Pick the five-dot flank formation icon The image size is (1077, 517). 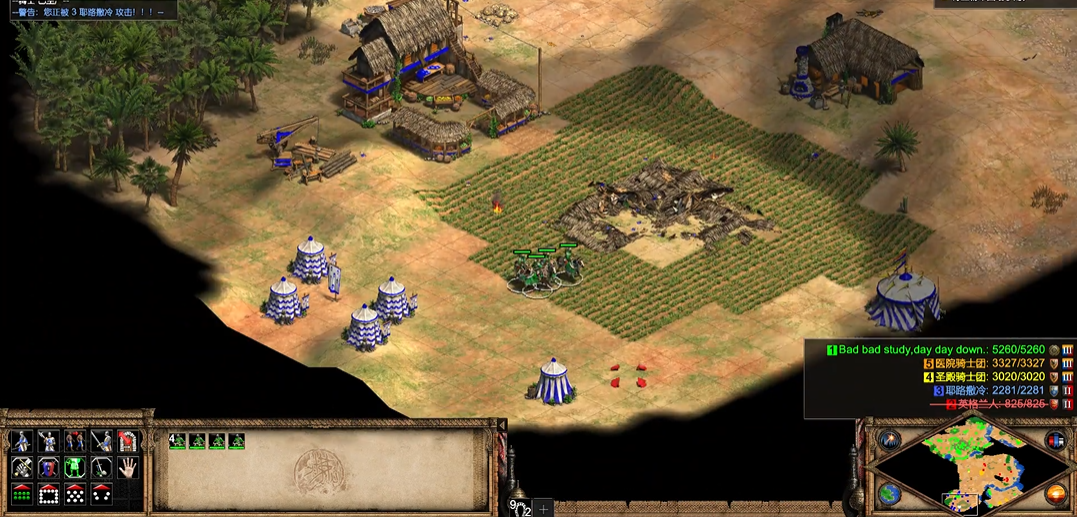pos(101,494)
